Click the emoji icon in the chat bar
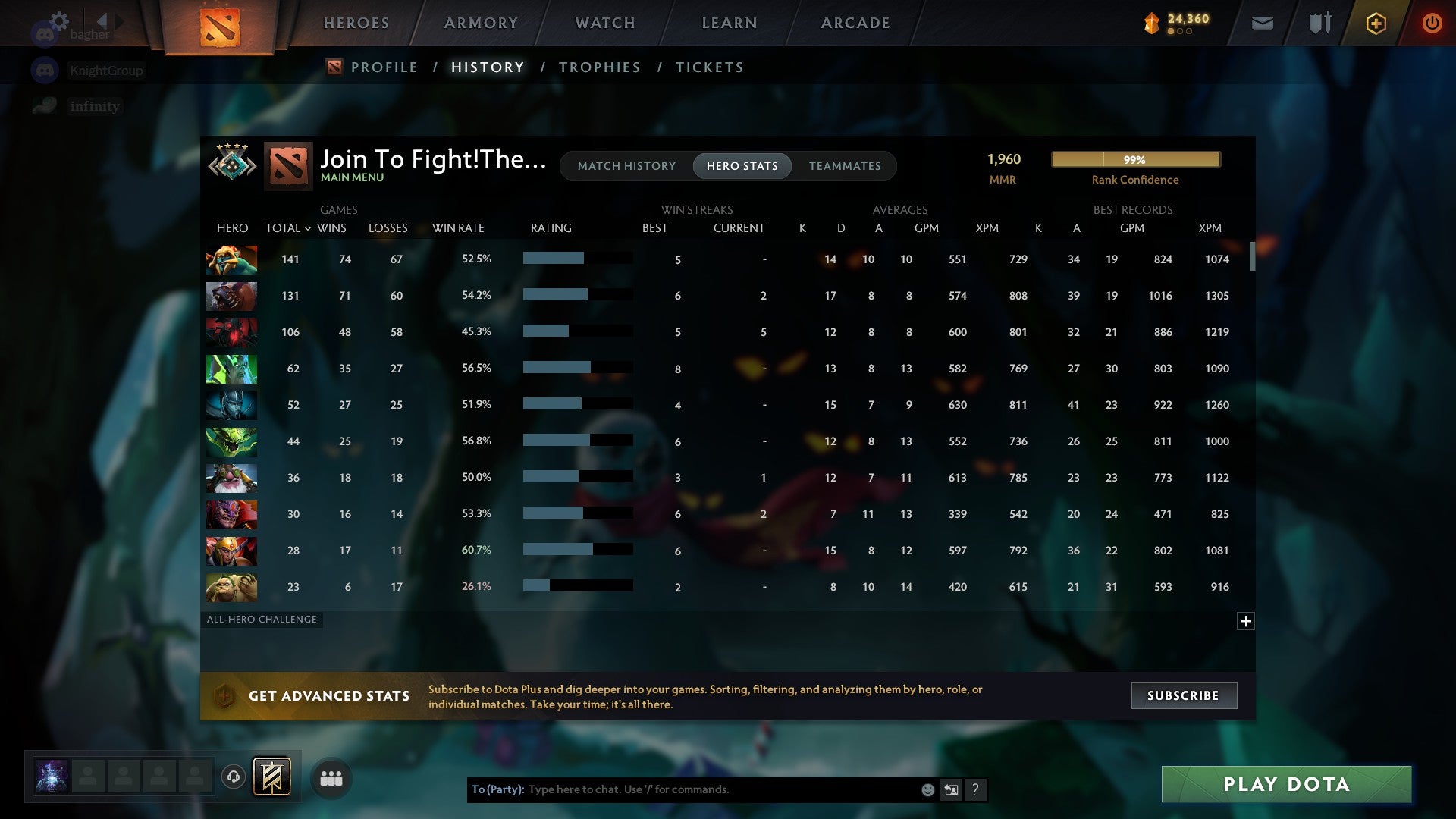 pyautogui.click(x=927, y=789)
